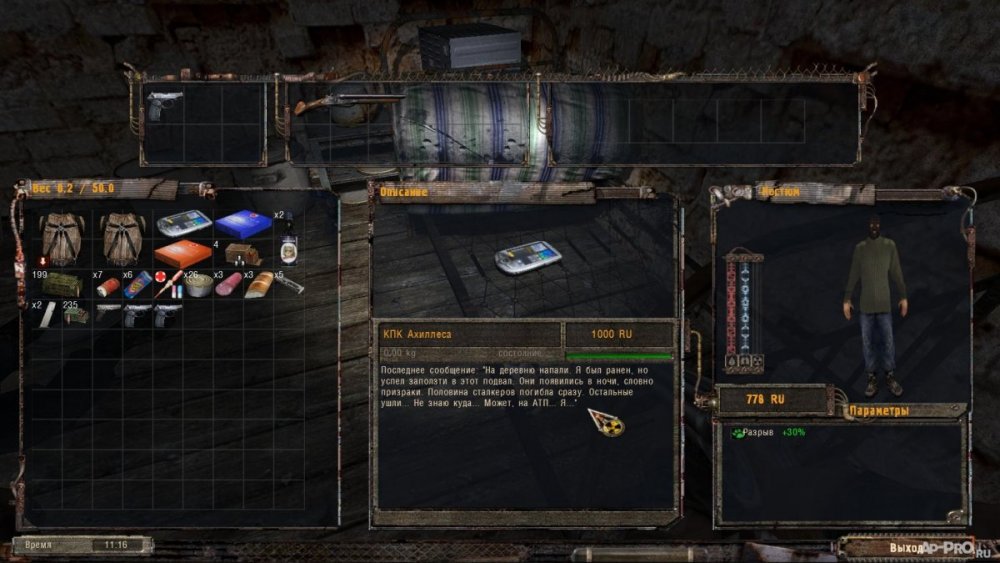Pick the syringe and pills medicine item

point(169,284)
